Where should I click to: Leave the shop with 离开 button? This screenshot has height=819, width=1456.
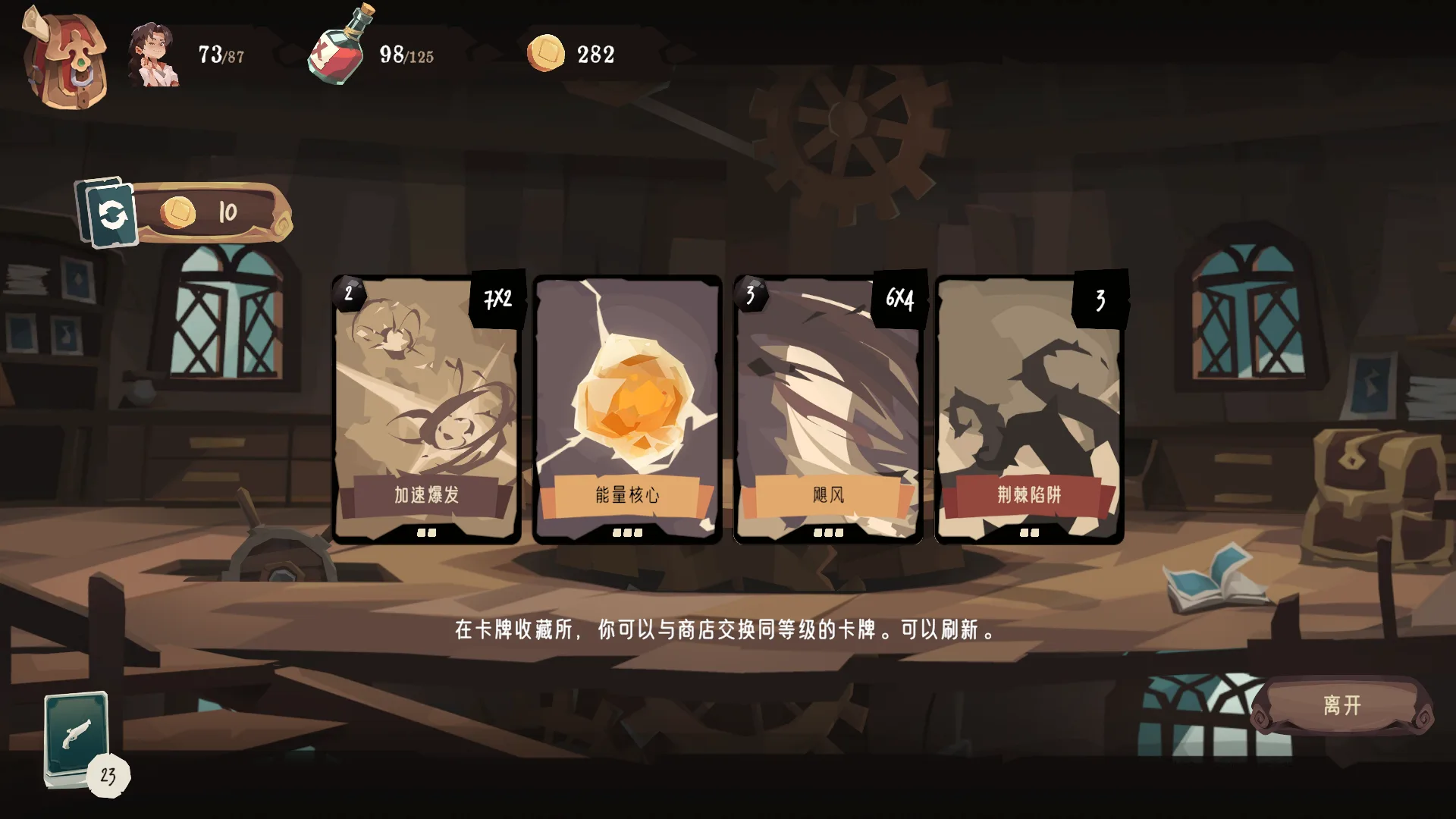click(1341, 706)
